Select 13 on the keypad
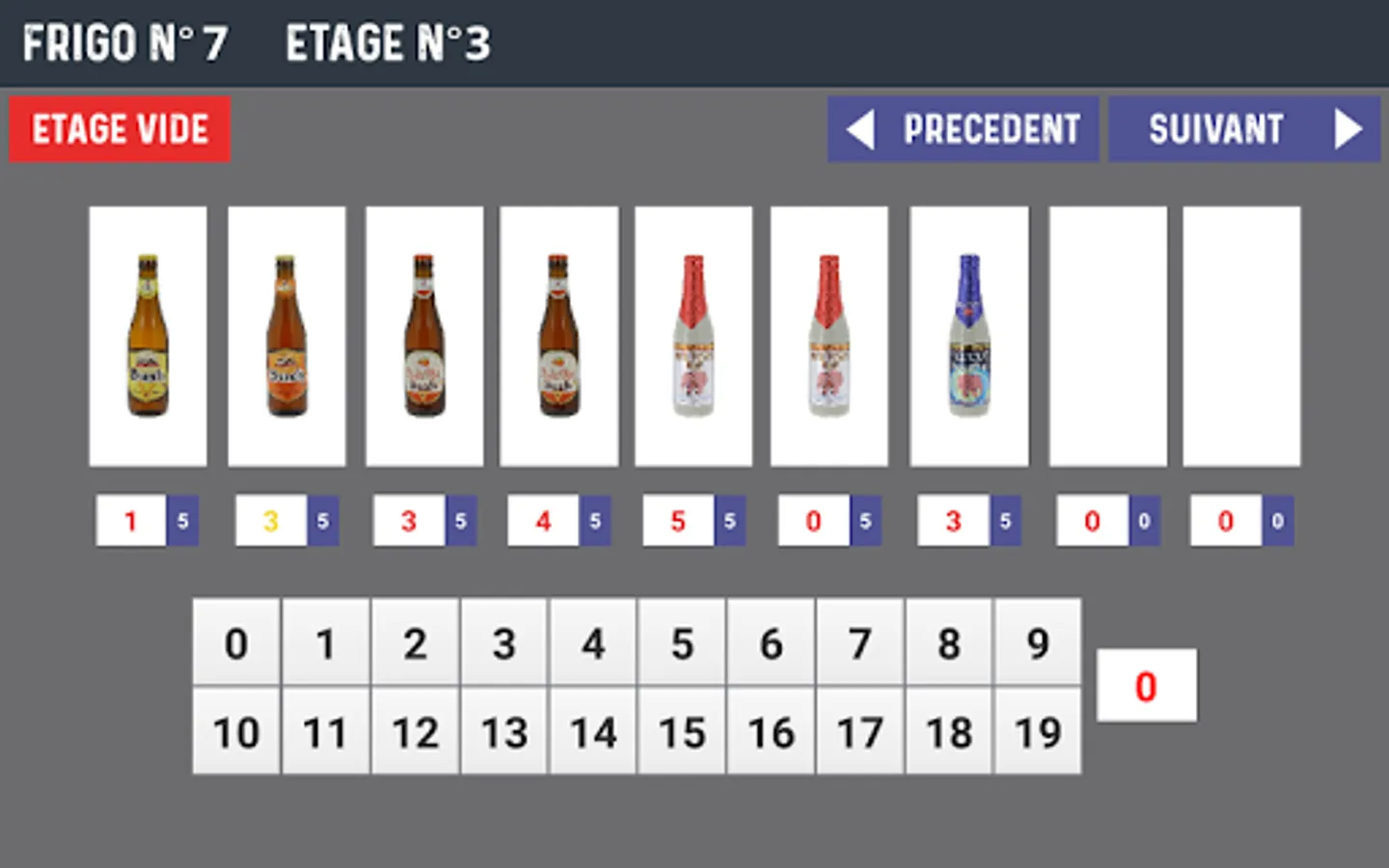The height and width of the screenshot is (868, 1389). [x=504, y=732]
